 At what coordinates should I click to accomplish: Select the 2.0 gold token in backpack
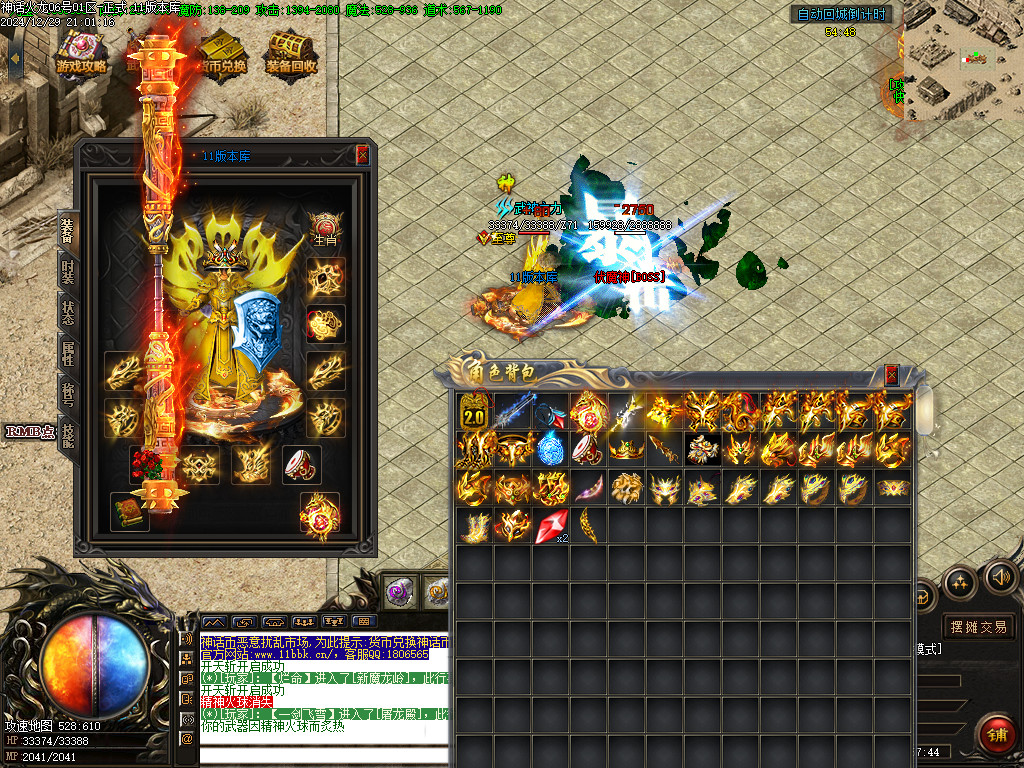click(x=474, y=411)
